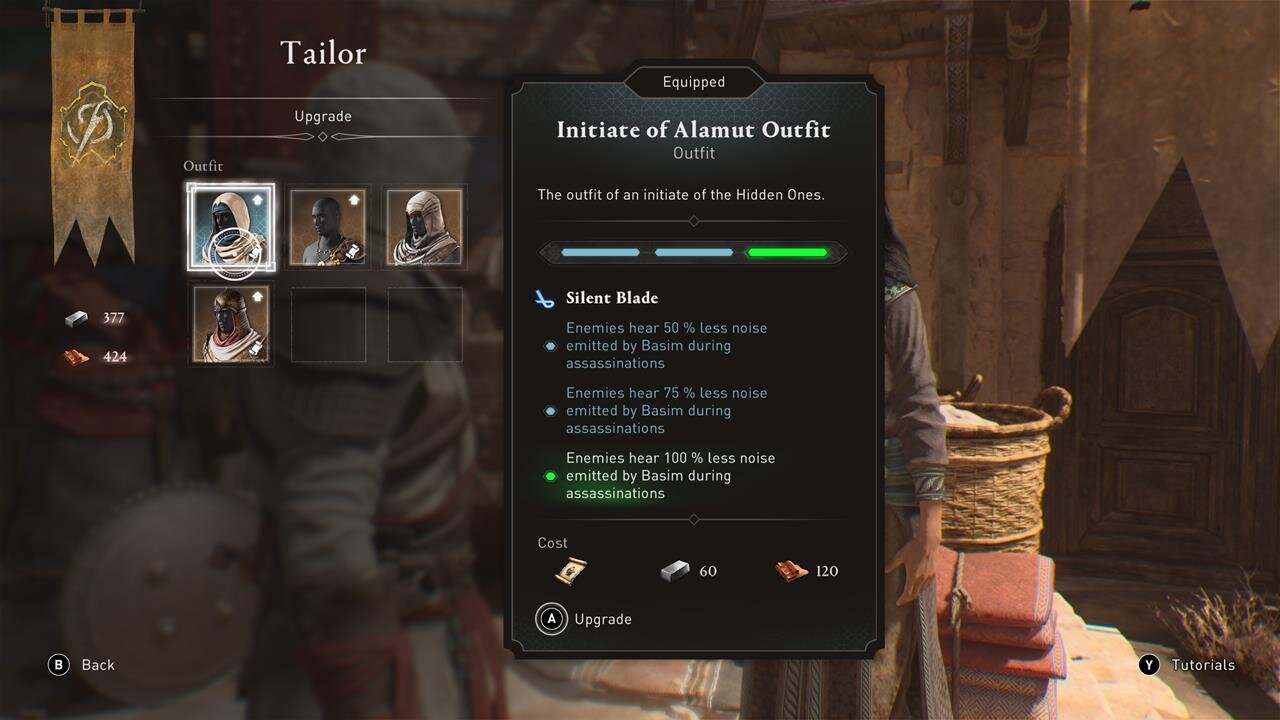
Task: Pick the golden-helmet outfit with red scarf
Action: [x=230, y=324]
